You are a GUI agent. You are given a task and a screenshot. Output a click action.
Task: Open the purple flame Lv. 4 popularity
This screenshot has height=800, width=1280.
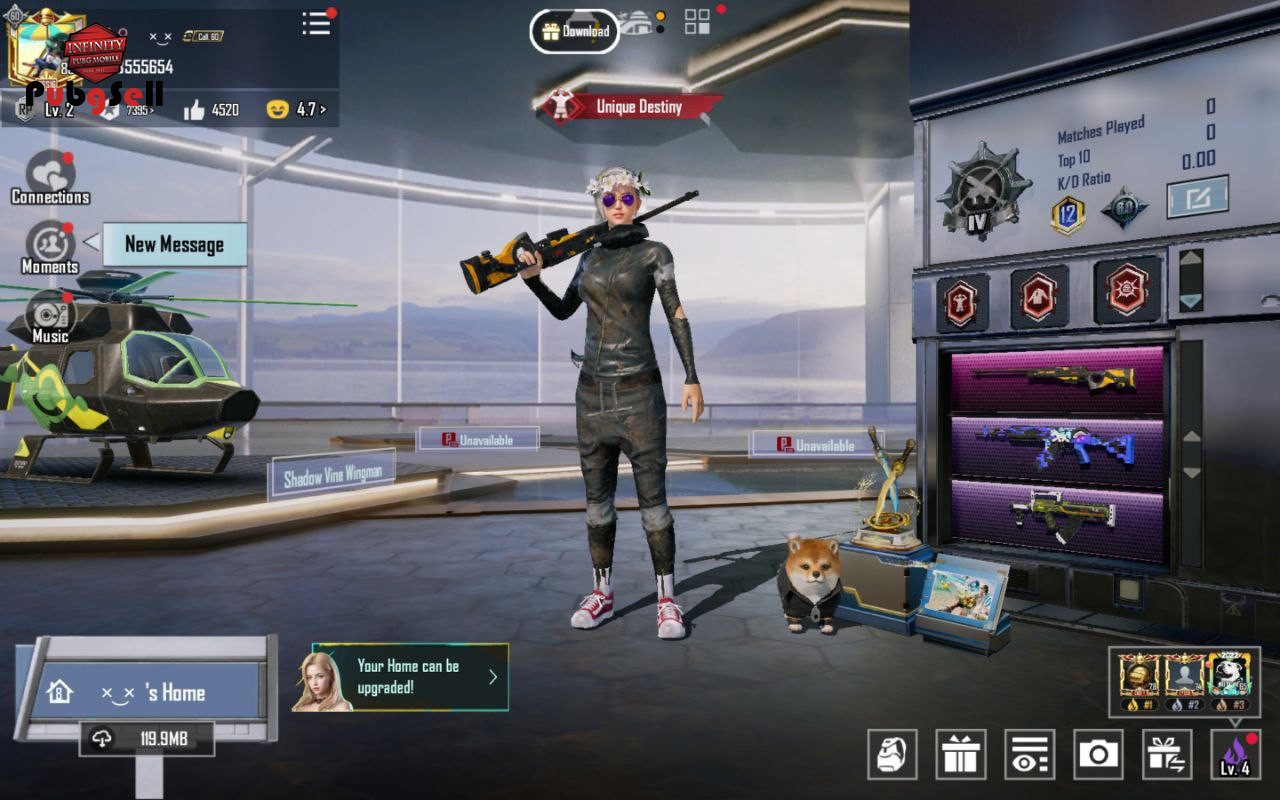(x=1235, y=754)
